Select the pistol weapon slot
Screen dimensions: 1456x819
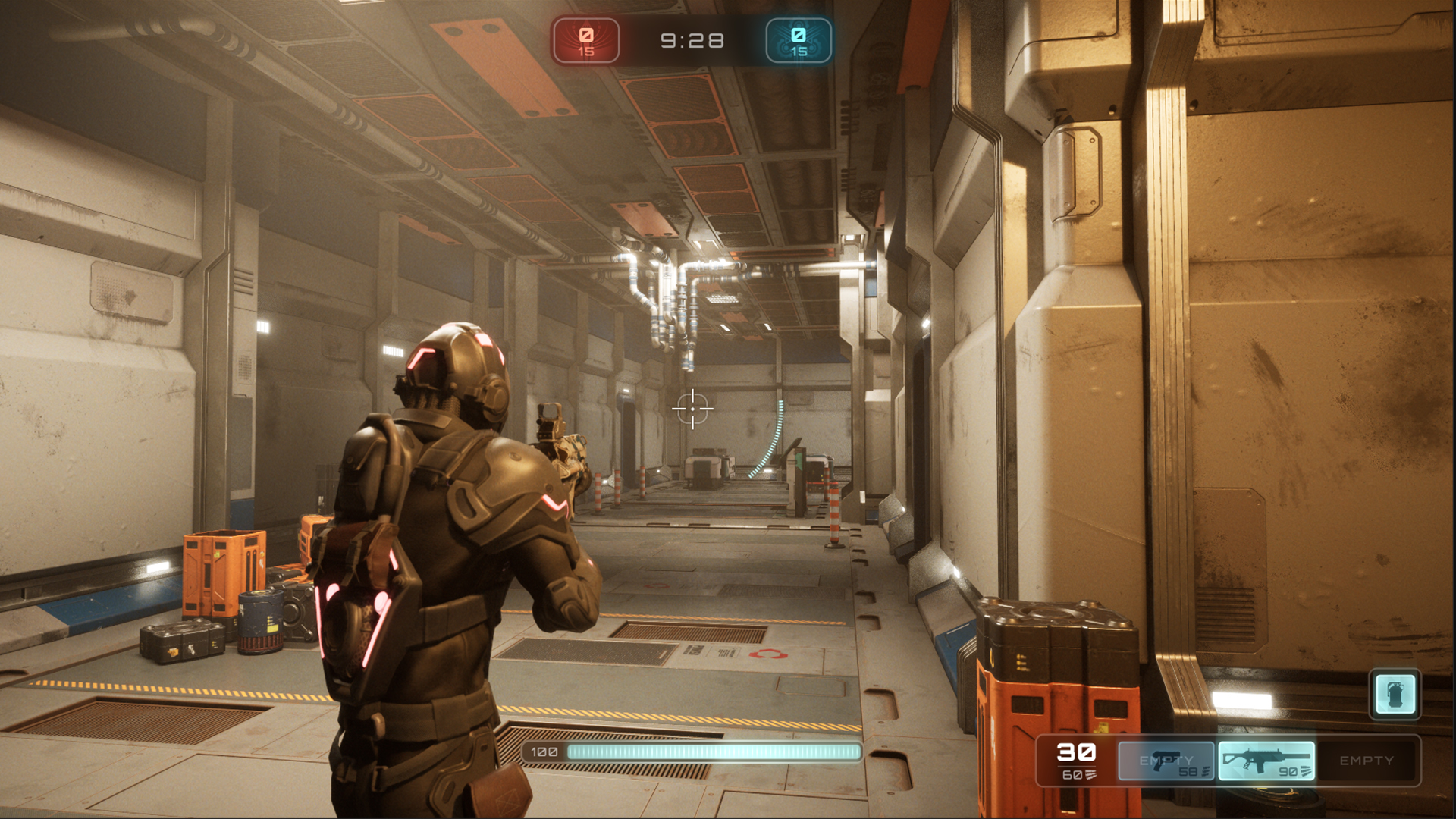coord(1166,761)
